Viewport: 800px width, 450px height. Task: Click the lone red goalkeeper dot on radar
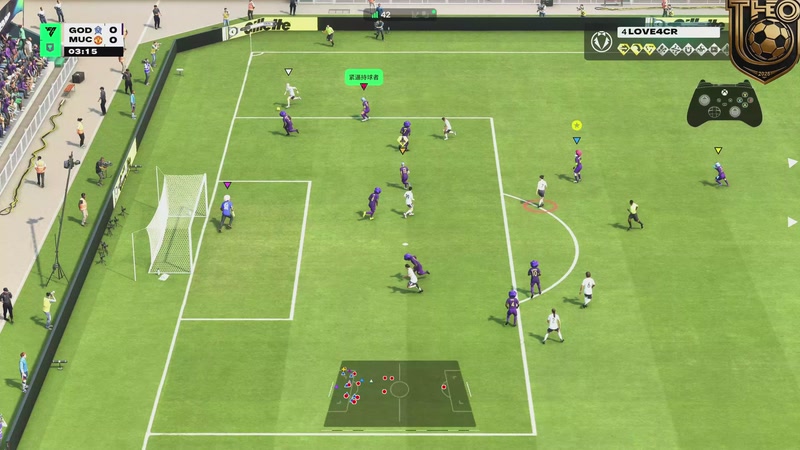[444, 386]
